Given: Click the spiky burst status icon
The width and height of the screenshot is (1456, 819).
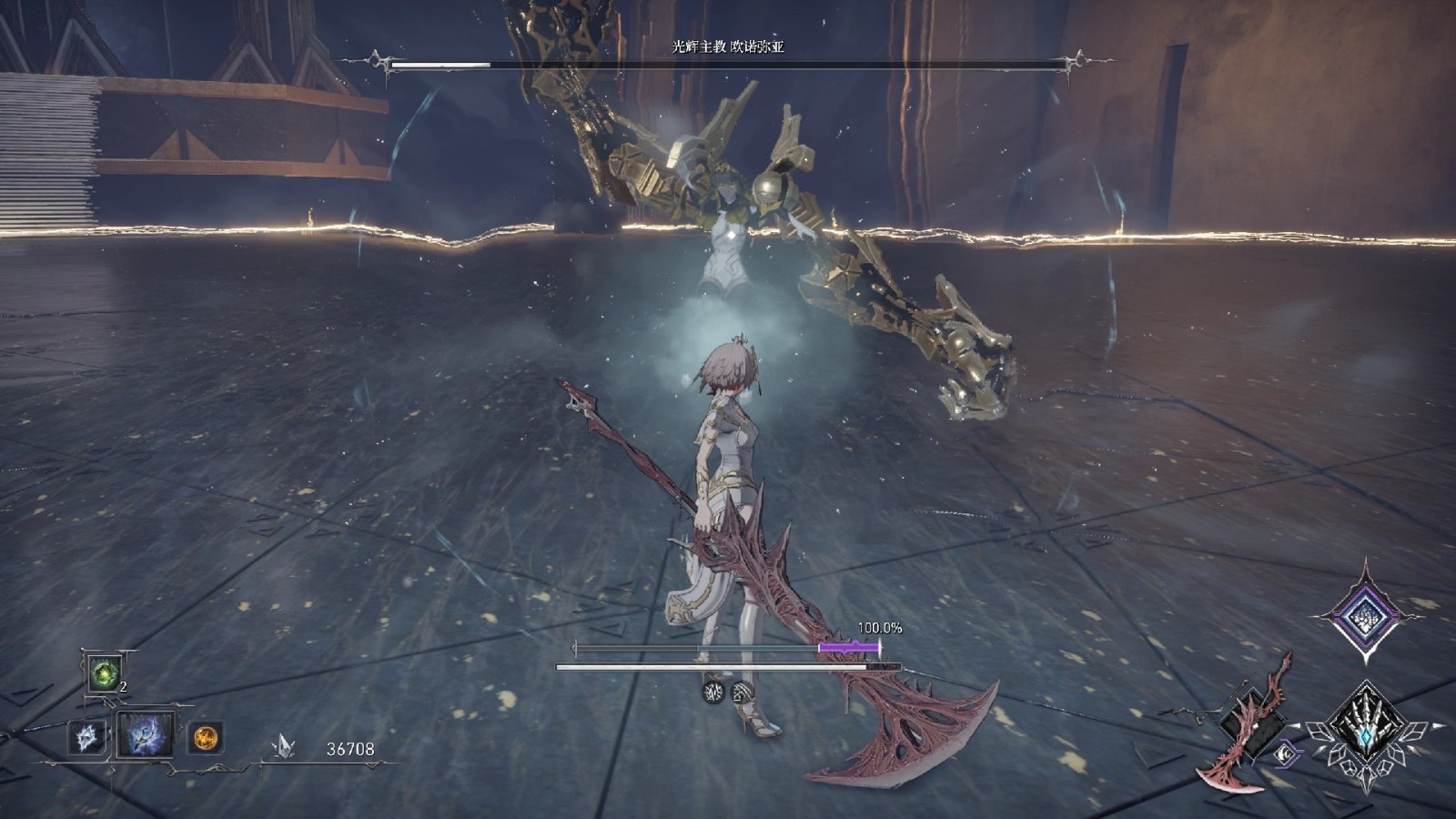Looking at the screenshot, I should 714,693.
